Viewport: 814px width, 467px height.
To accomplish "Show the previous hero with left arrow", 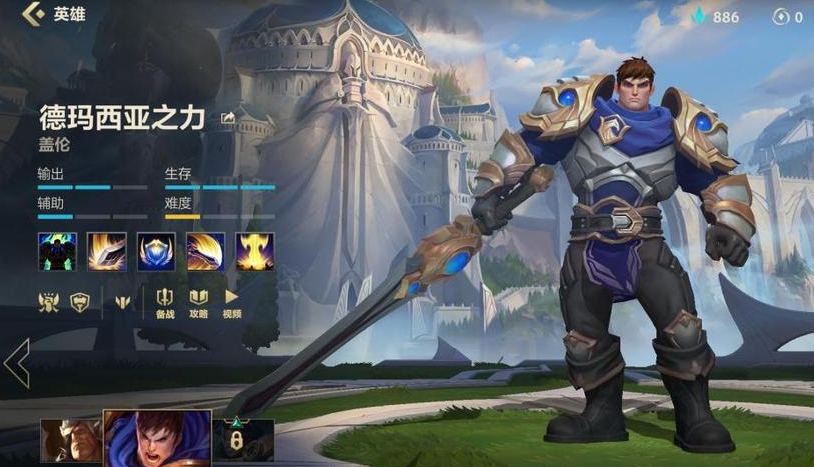I will pyautogui.click(x=16, y=363).
